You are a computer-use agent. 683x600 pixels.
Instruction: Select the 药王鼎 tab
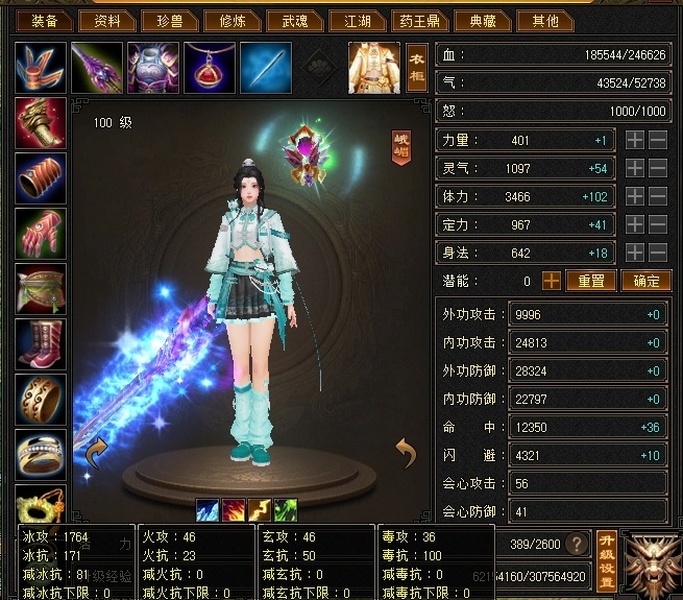pyautogui.click(x=419, y=21)
